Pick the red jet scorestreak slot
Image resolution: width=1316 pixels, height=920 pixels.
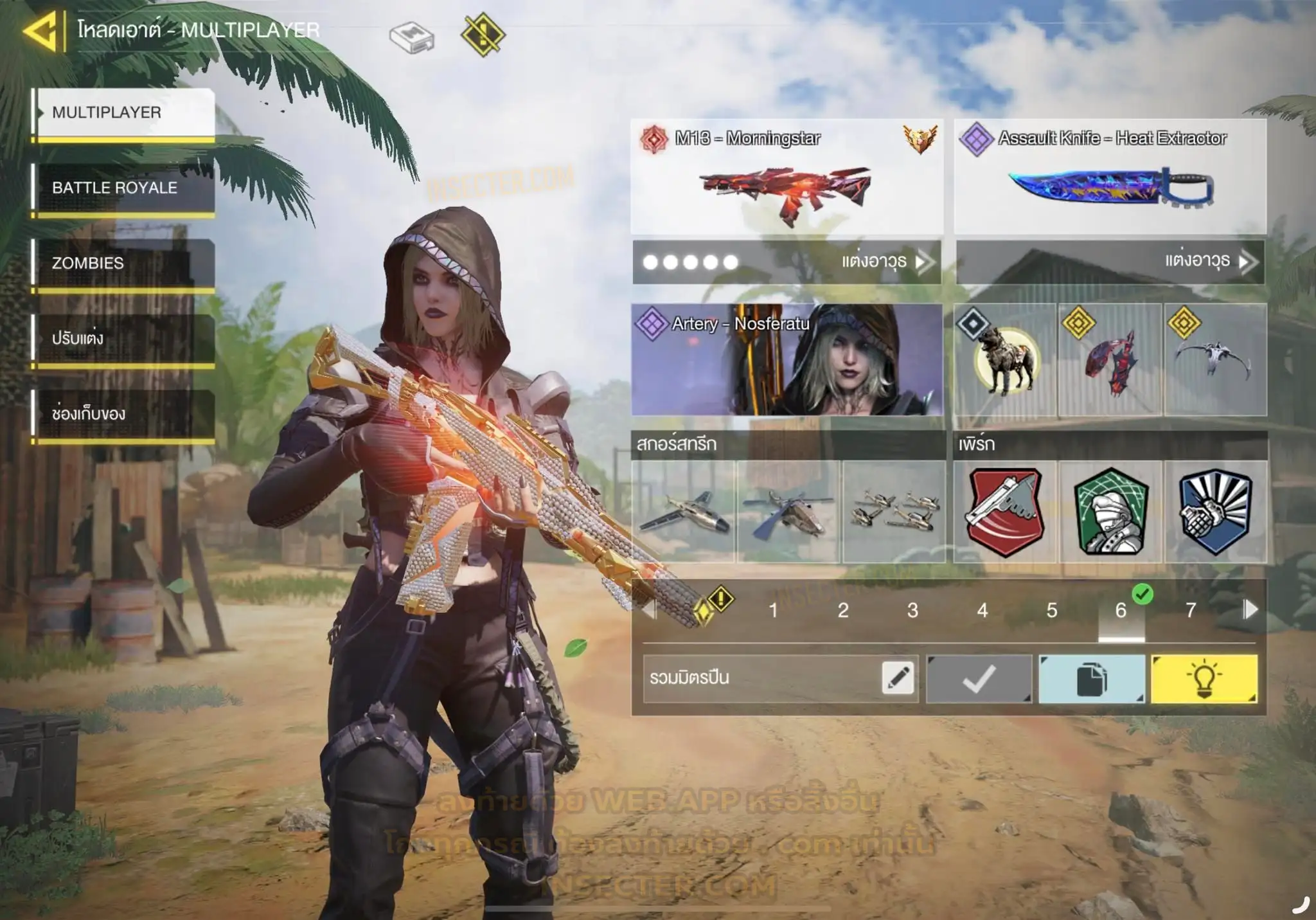click(684, 512)
